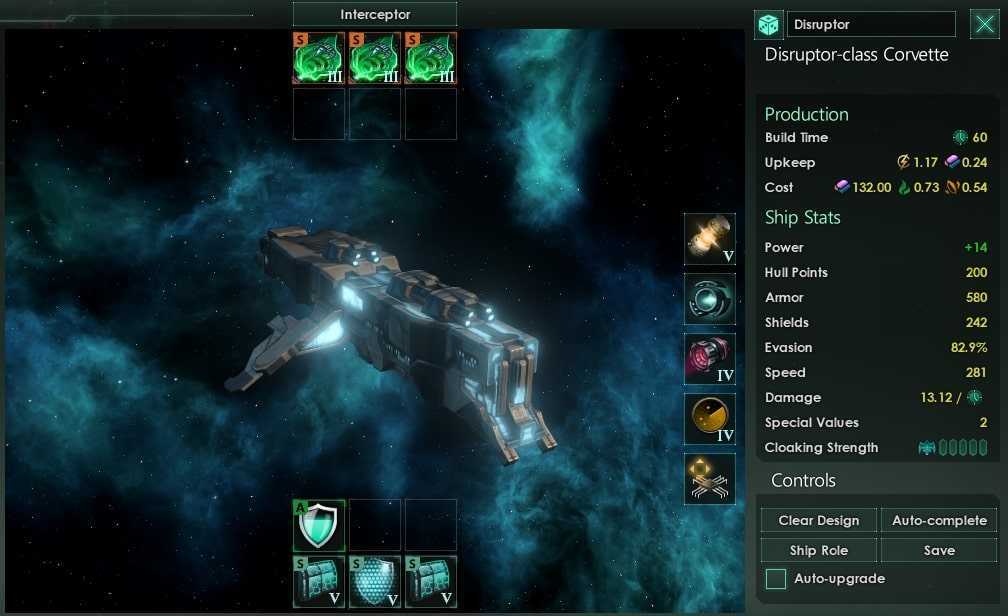Toggle the Auto-upgrade checkbox

[775, 578]
